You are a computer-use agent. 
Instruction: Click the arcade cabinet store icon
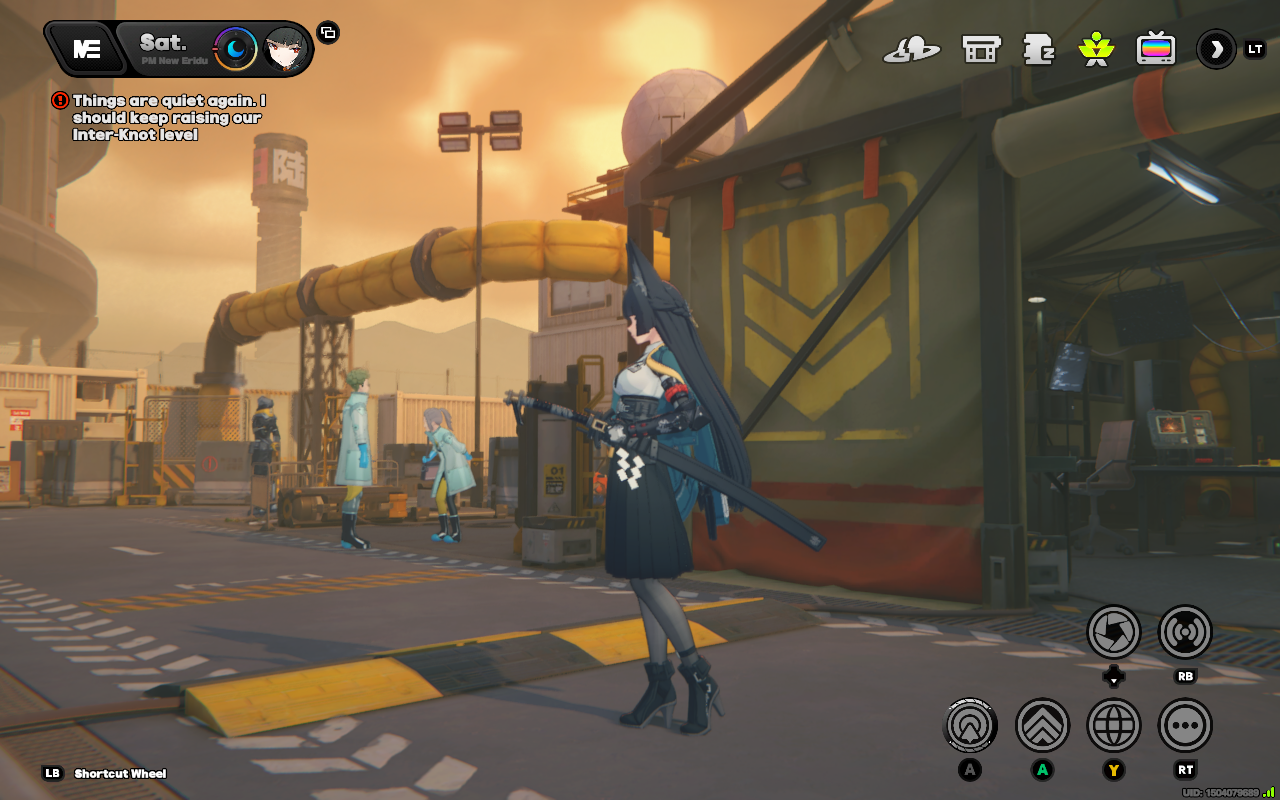click(x=981, y=47)
